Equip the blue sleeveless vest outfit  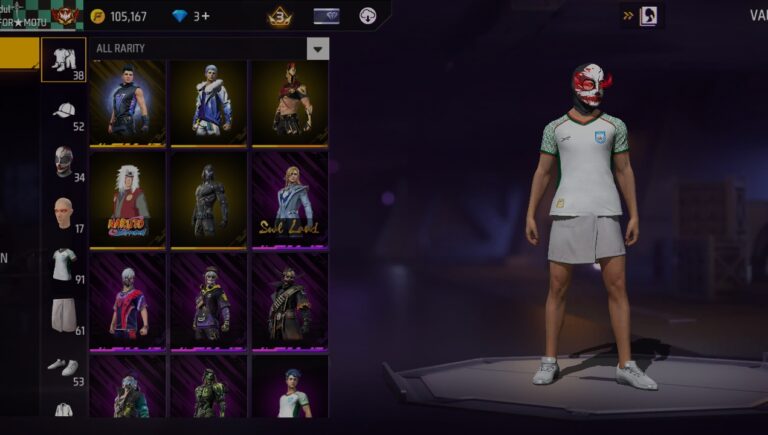point(127,102)
